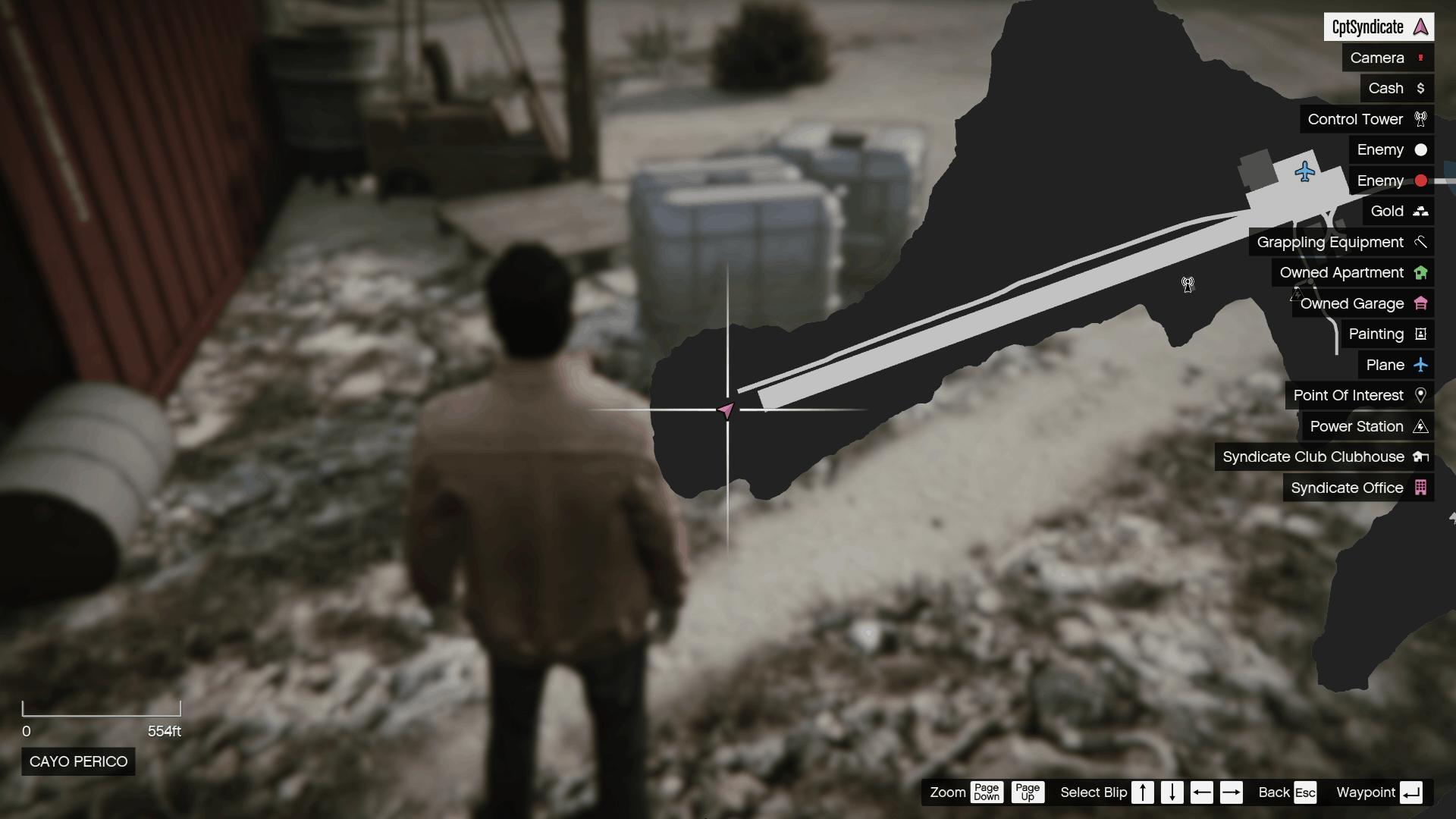
Task: Pick Owned Apartment from the legend
Action: pyautogui.click(x=1352, y=273)
